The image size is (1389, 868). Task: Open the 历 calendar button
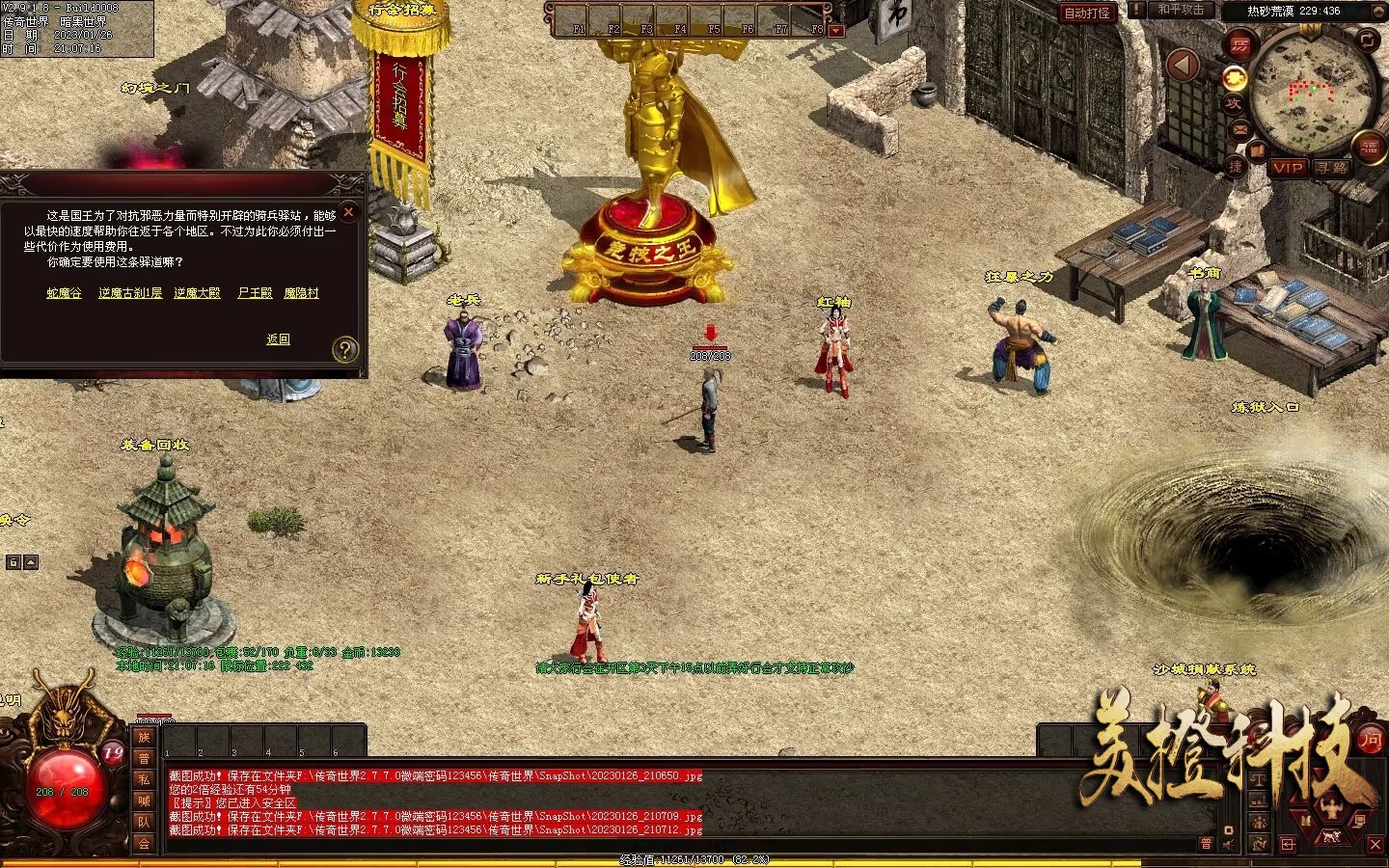(1239, 45)
